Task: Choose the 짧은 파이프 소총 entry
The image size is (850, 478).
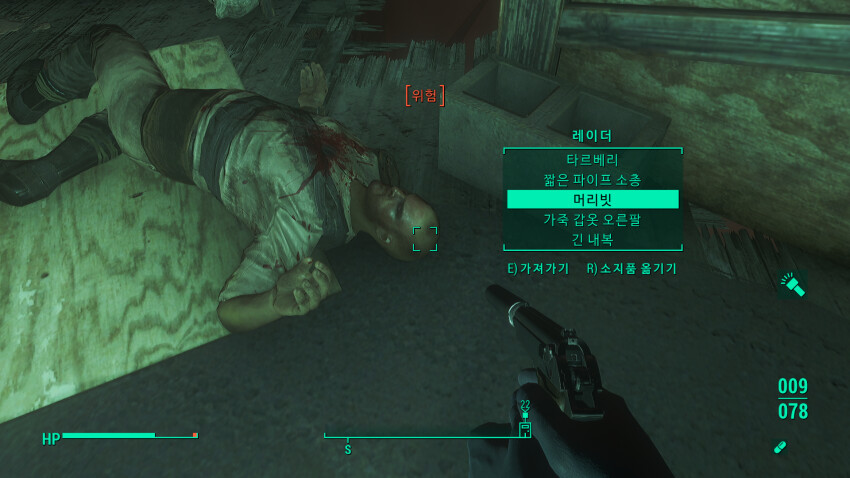Action: coord(592,180)
